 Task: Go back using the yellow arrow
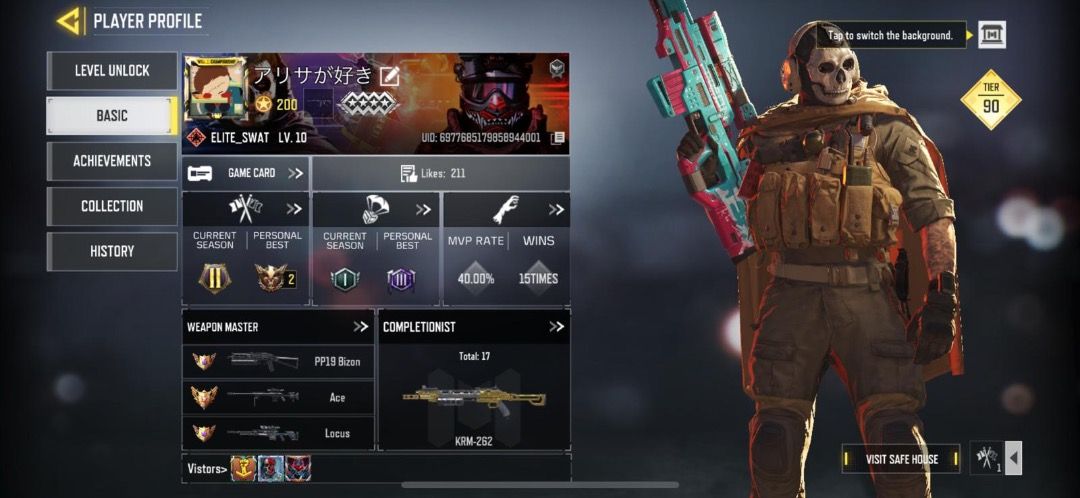pos(68,20)
